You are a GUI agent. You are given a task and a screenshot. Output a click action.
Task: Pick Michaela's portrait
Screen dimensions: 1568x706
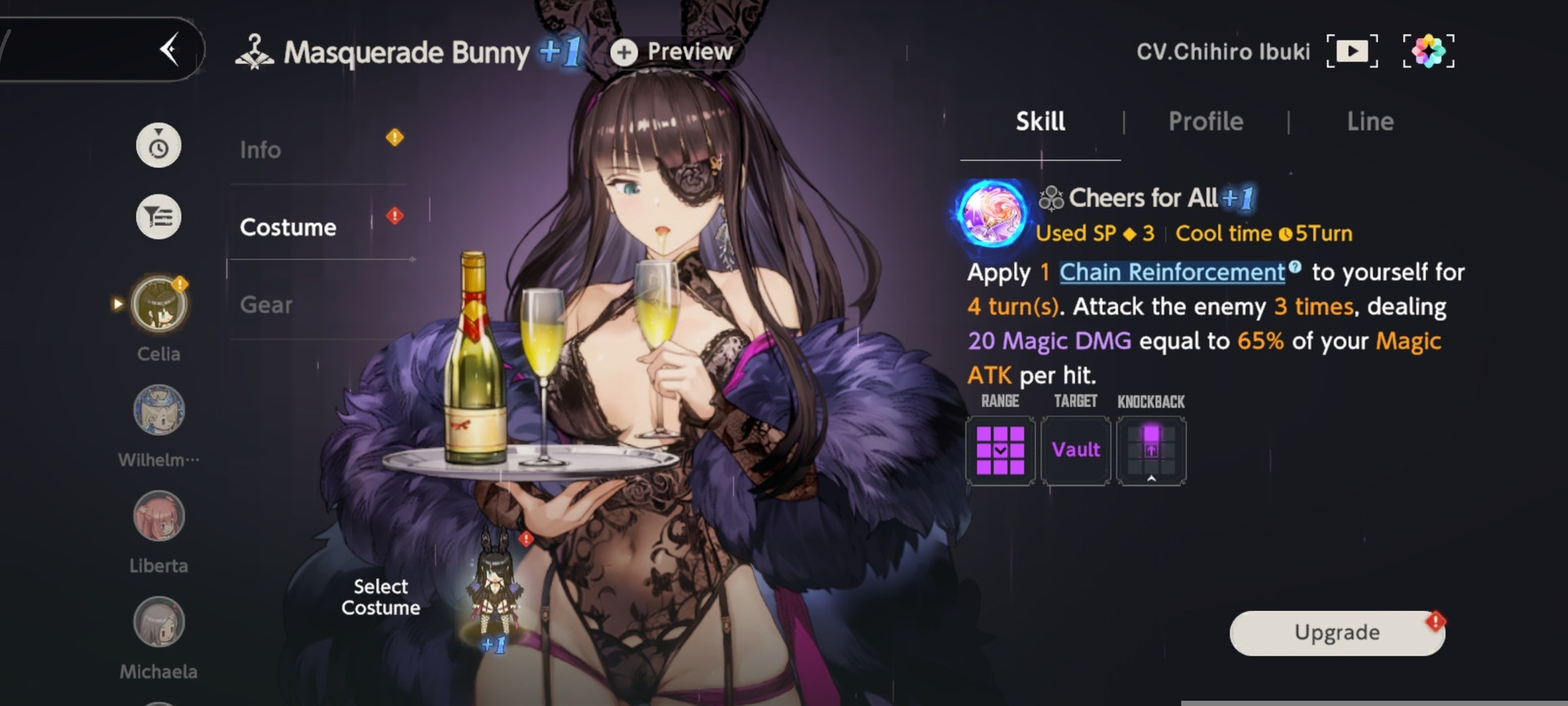[x=159, y=623]
